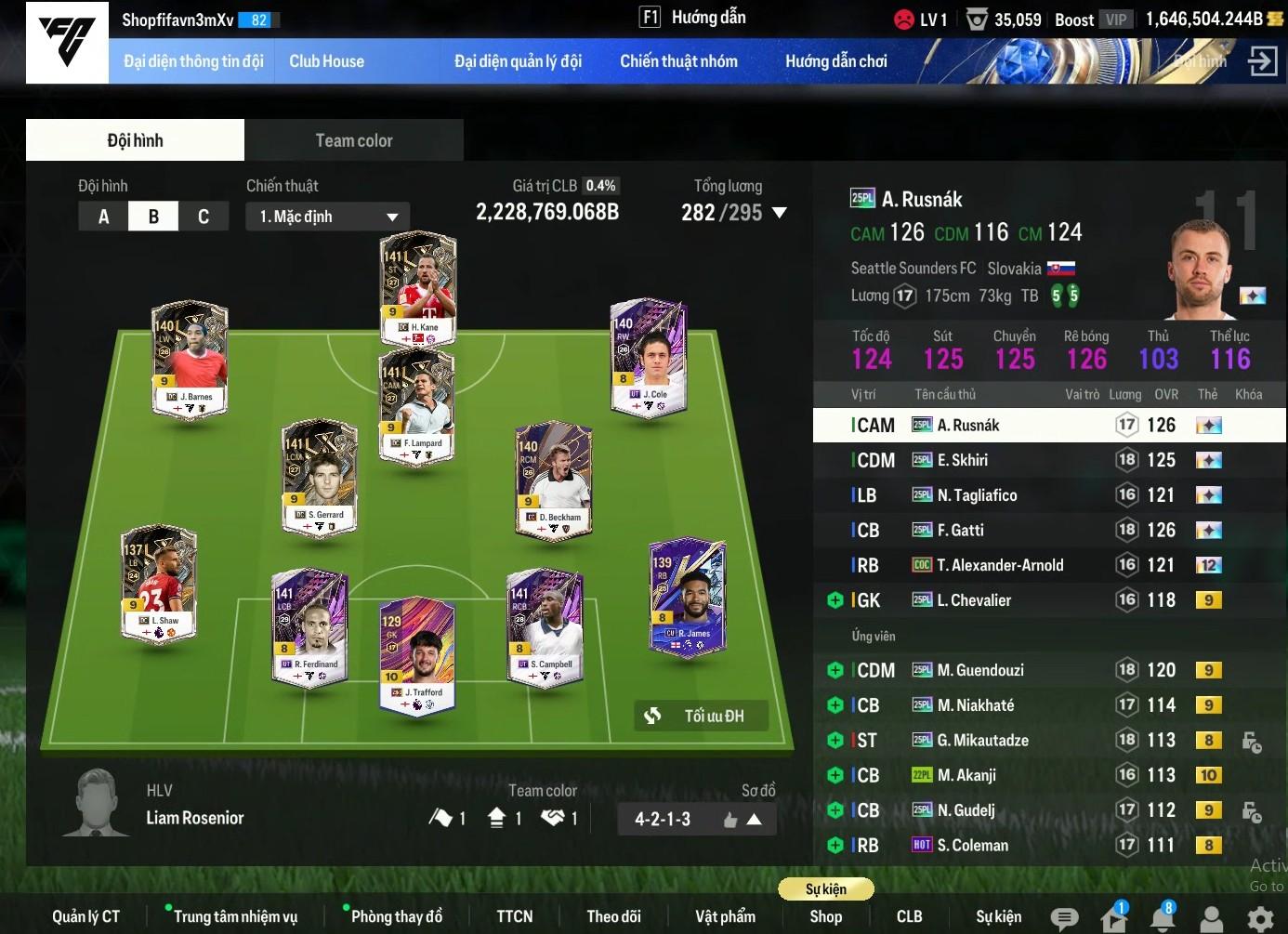The width and height of the screenshot is (1288, 934).
Task: Open Phòng thay đồ locker room
Action: [396, 916]
